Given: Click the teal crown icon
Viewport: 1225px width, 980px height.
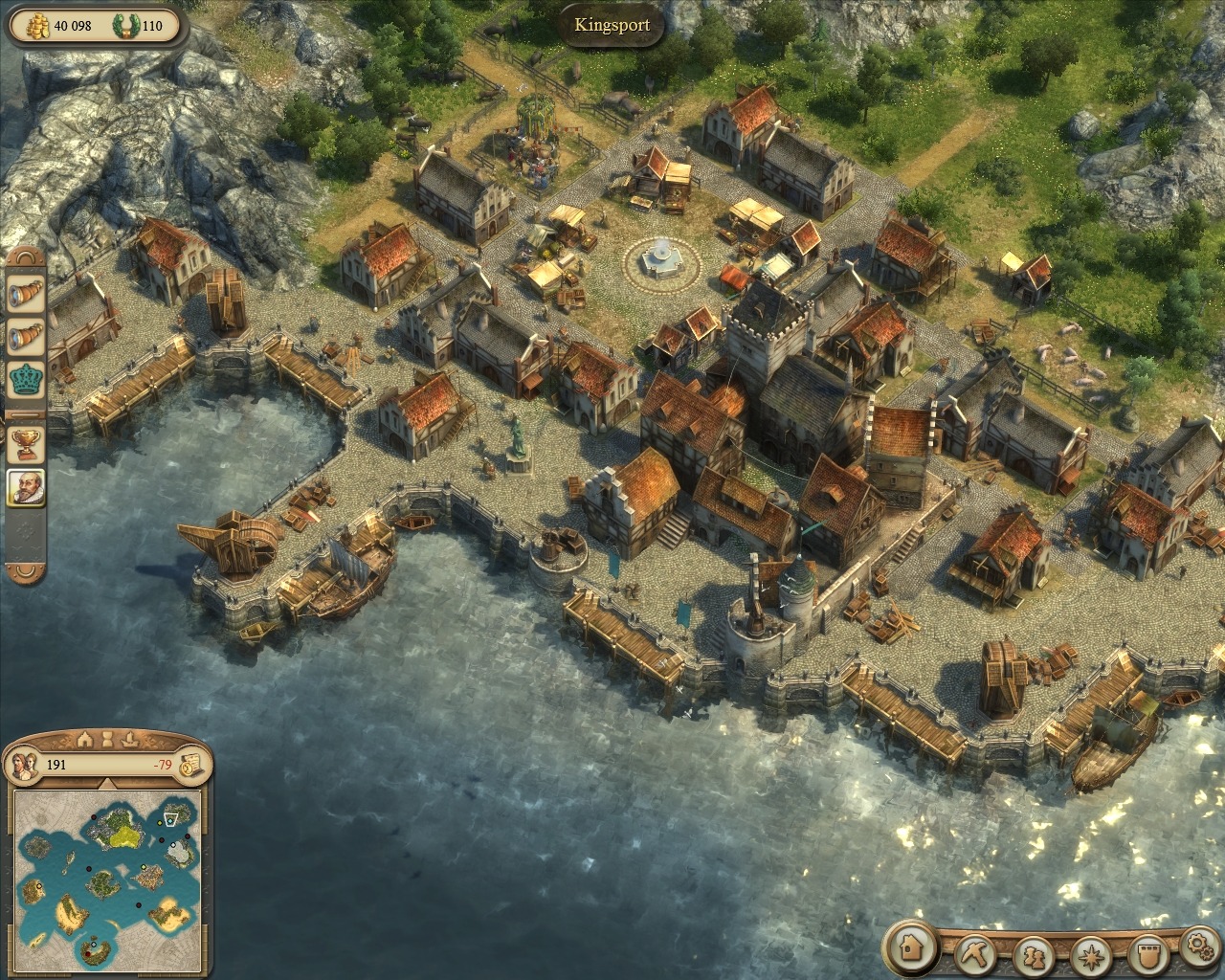Looking at the screenshot, I should (25, 381).
